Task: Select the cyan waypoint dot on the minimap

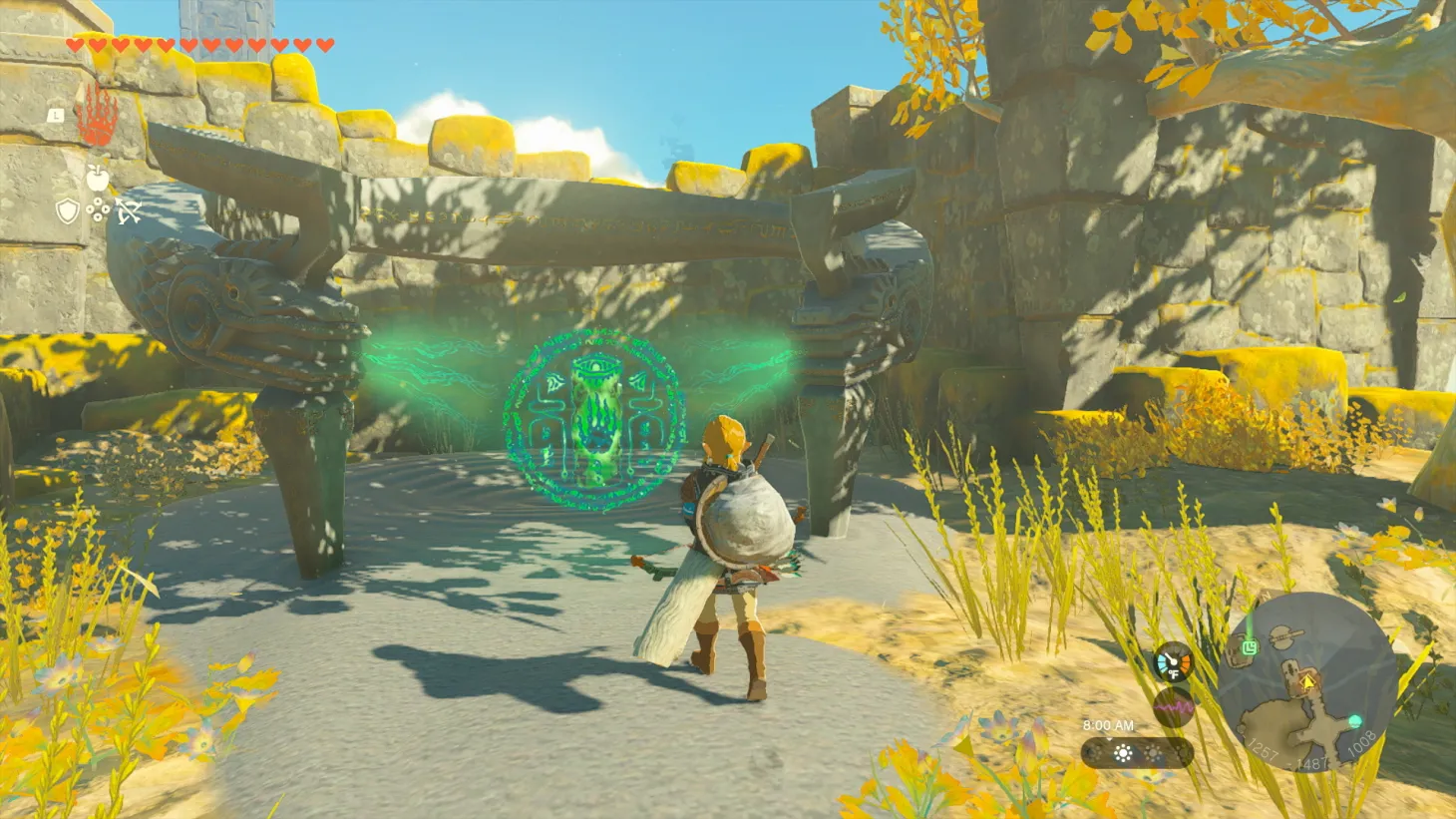Action: (1354, 720)
